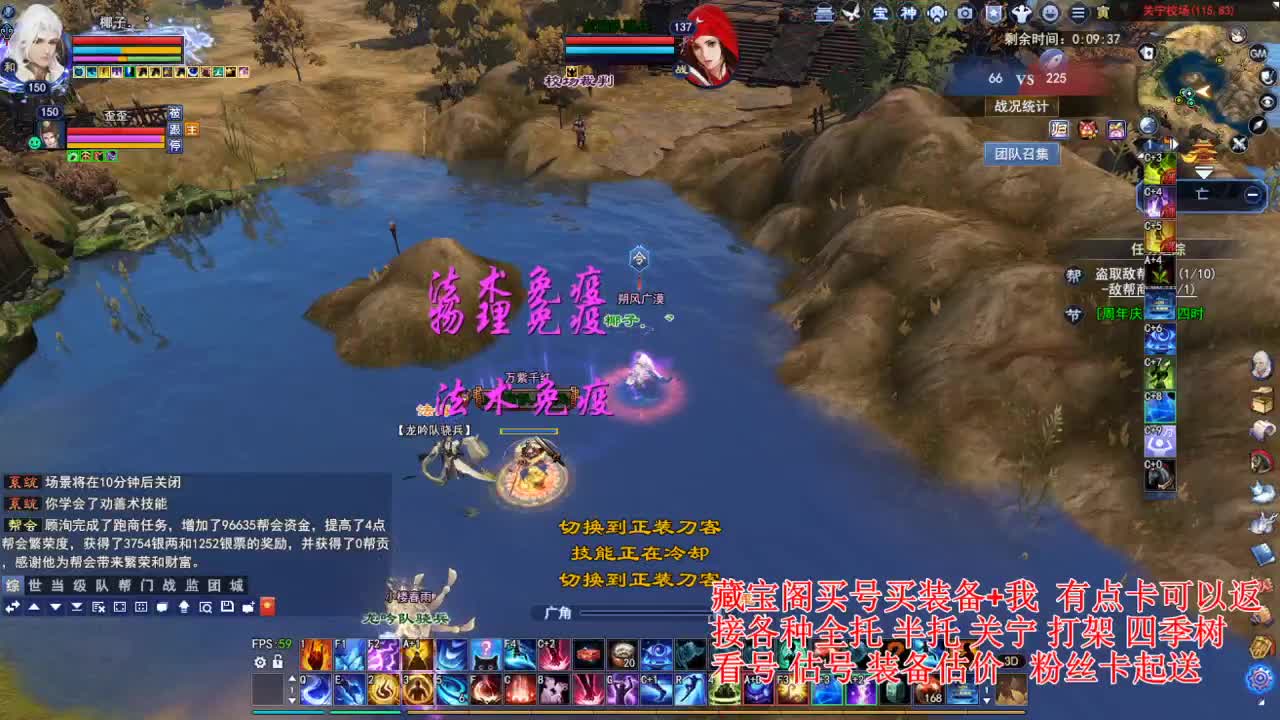Select the 盗取敌帮 quest in the tracker
1280x720 pixels.
pos(1120,275)
